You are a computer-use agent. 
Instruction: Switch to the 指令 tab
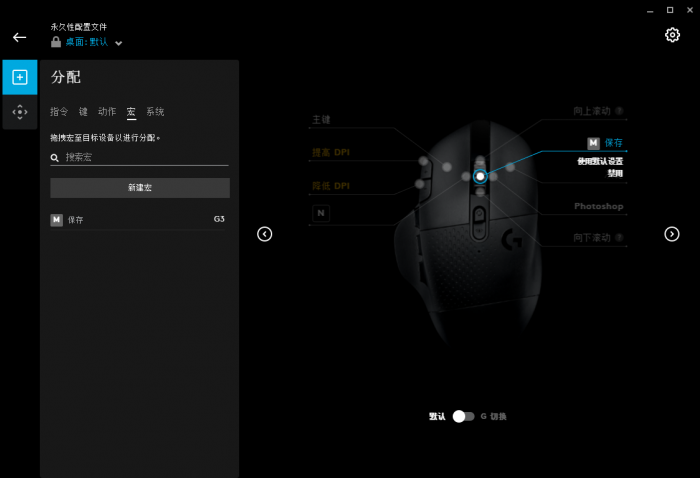(x=59, y=112)
